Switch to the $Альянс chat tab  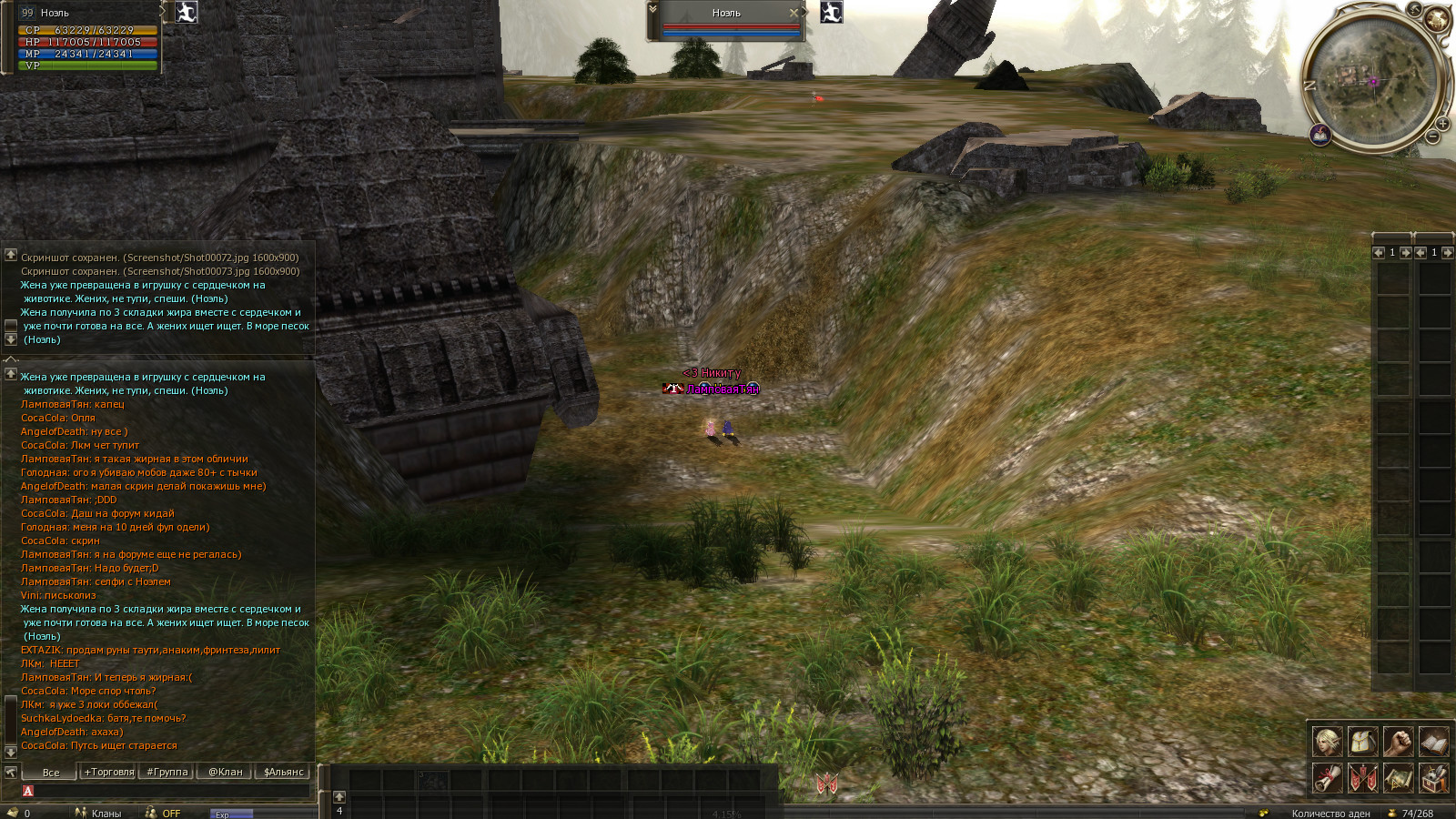point(283,772)
